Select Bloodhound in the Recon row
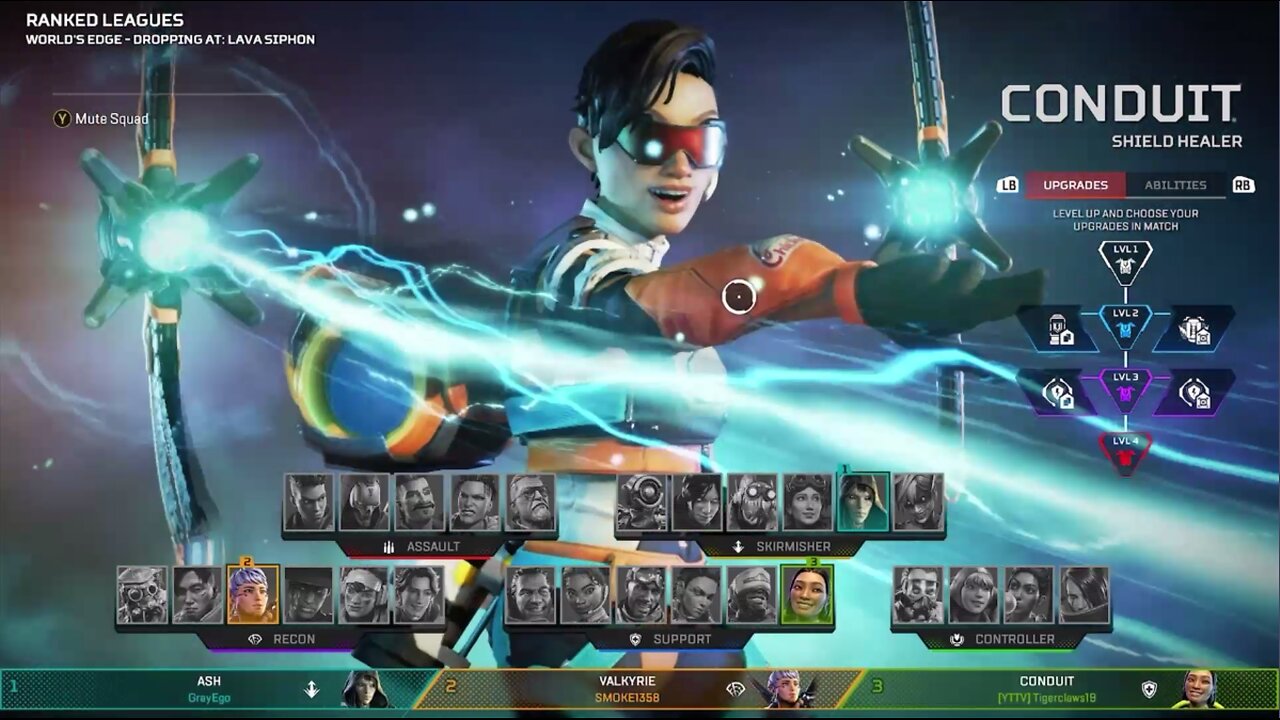The image size is (1280, 720). pyautogui.click(x=142, y=595)
